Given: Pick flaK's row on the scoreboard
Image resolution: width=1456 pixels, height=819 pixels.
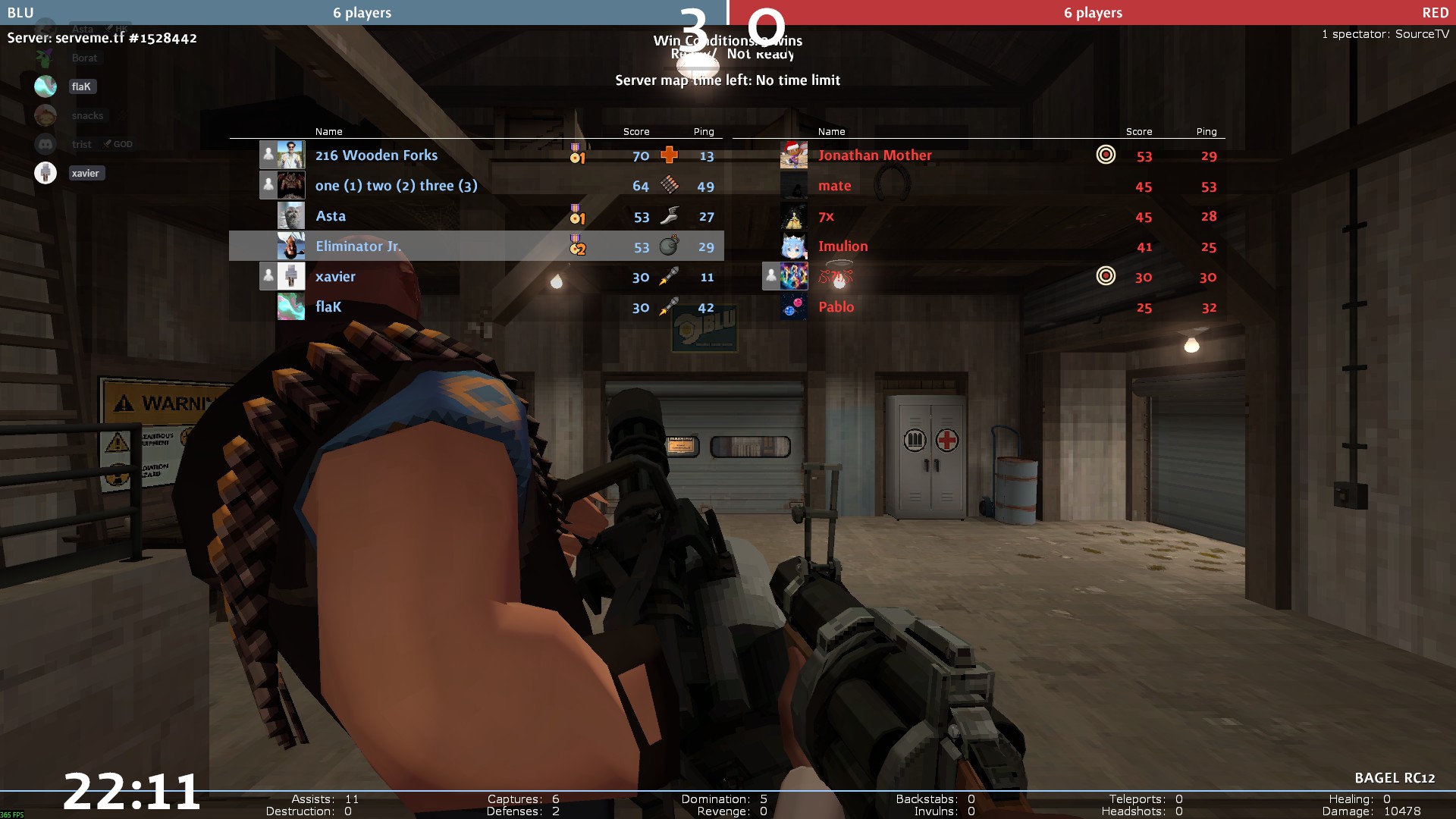Looking at the screenshot, I should coord(328,307).
